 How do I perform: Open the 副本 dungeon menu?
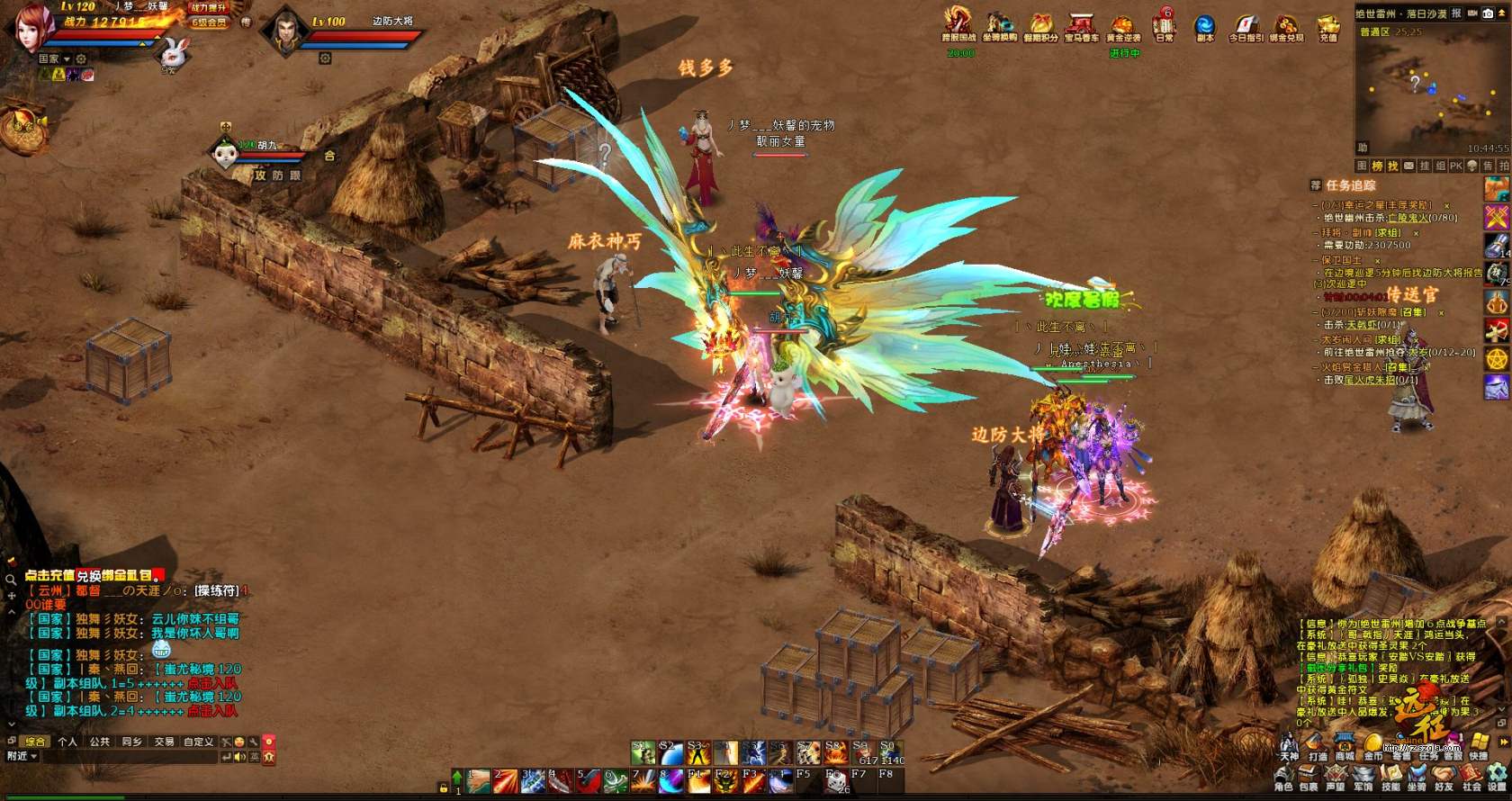(1204, 25)
